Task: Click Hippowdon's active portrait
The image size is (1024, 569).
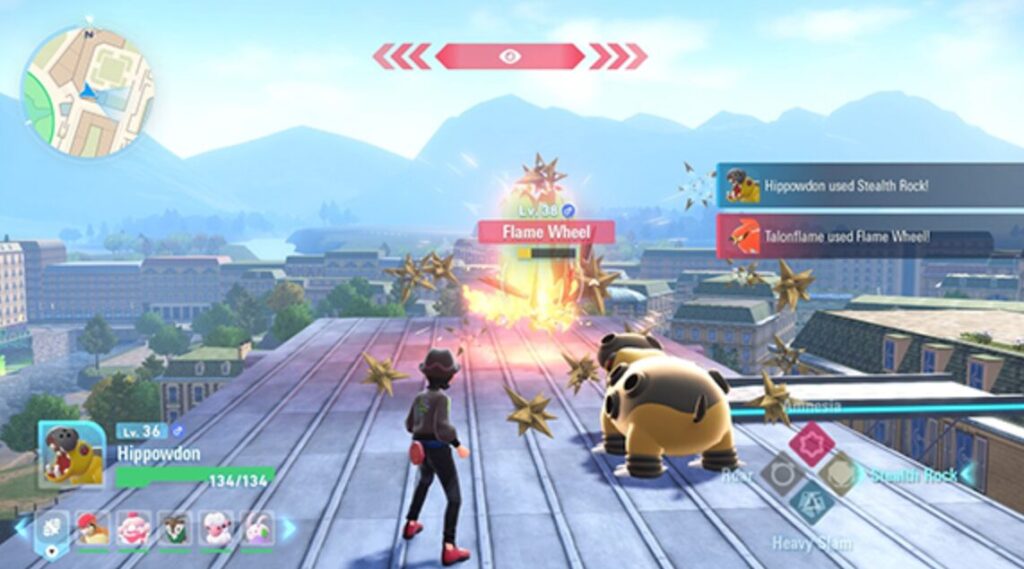Action: (71, 453)
